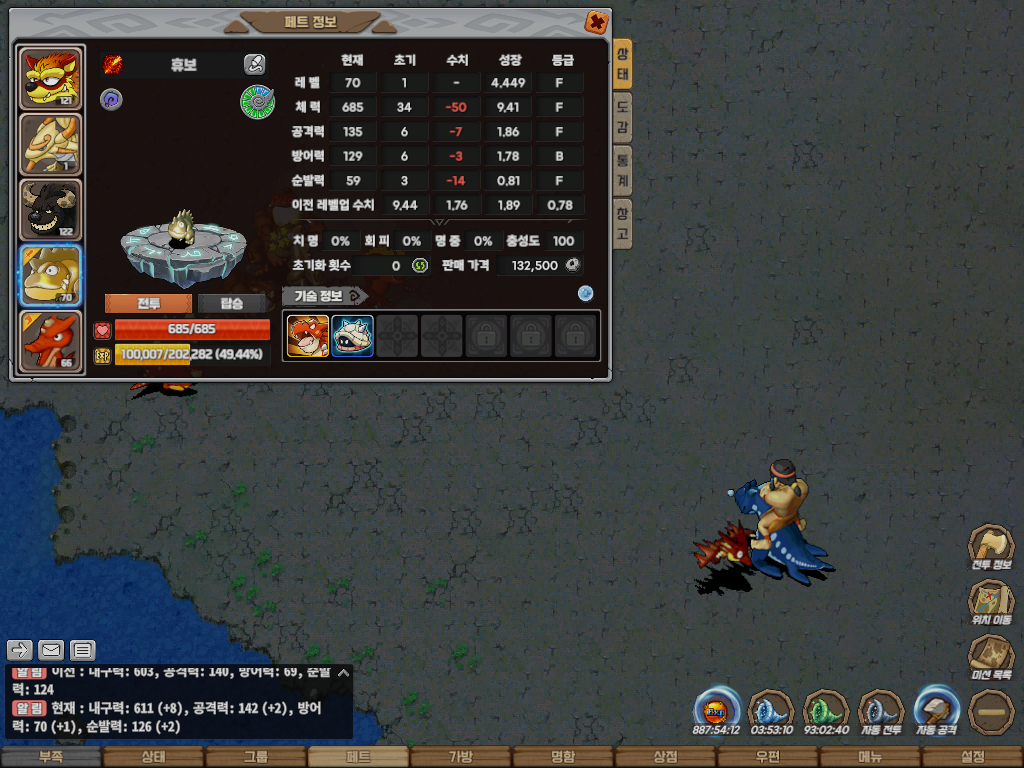Viewport: 1024px width, 768px height.
Task: Select the red dinosaur skill icon
Action: (307, 336)
